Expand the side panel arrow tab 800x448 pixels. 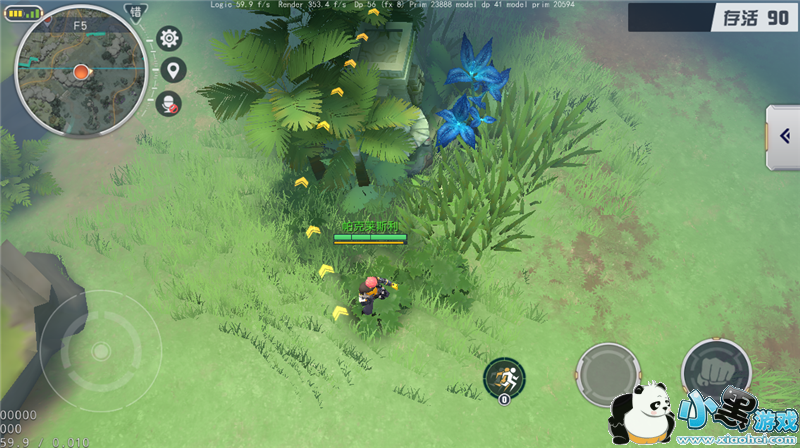(783, 137)
